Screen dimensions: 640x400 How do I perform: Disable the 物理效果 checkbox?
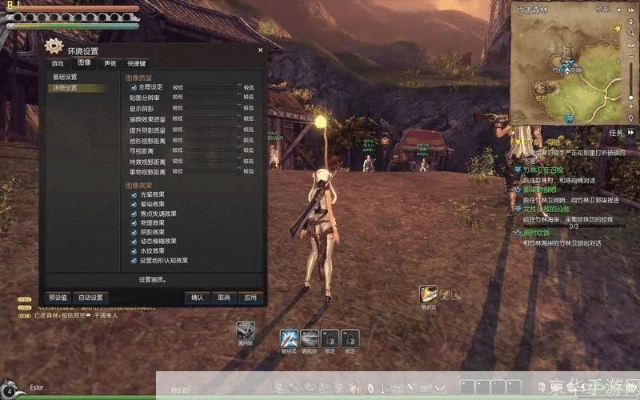point(133,222)
